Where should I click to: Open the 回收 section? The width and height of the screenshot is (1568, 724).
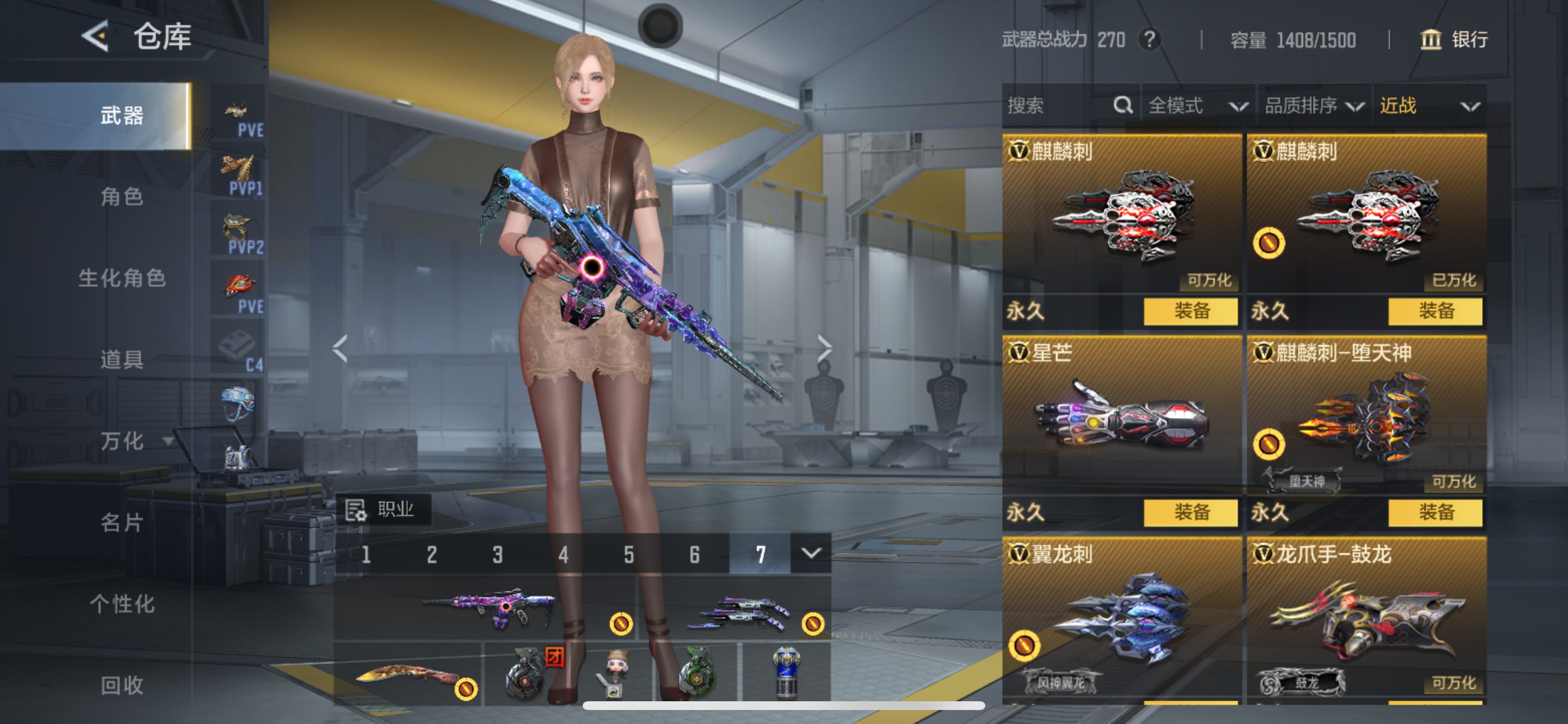click(122, 685)
